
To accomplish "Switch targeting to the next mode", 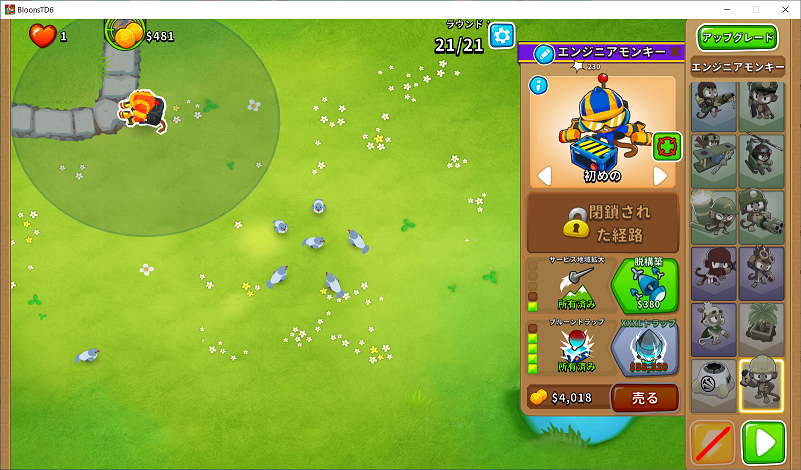I will pos(660,176).
